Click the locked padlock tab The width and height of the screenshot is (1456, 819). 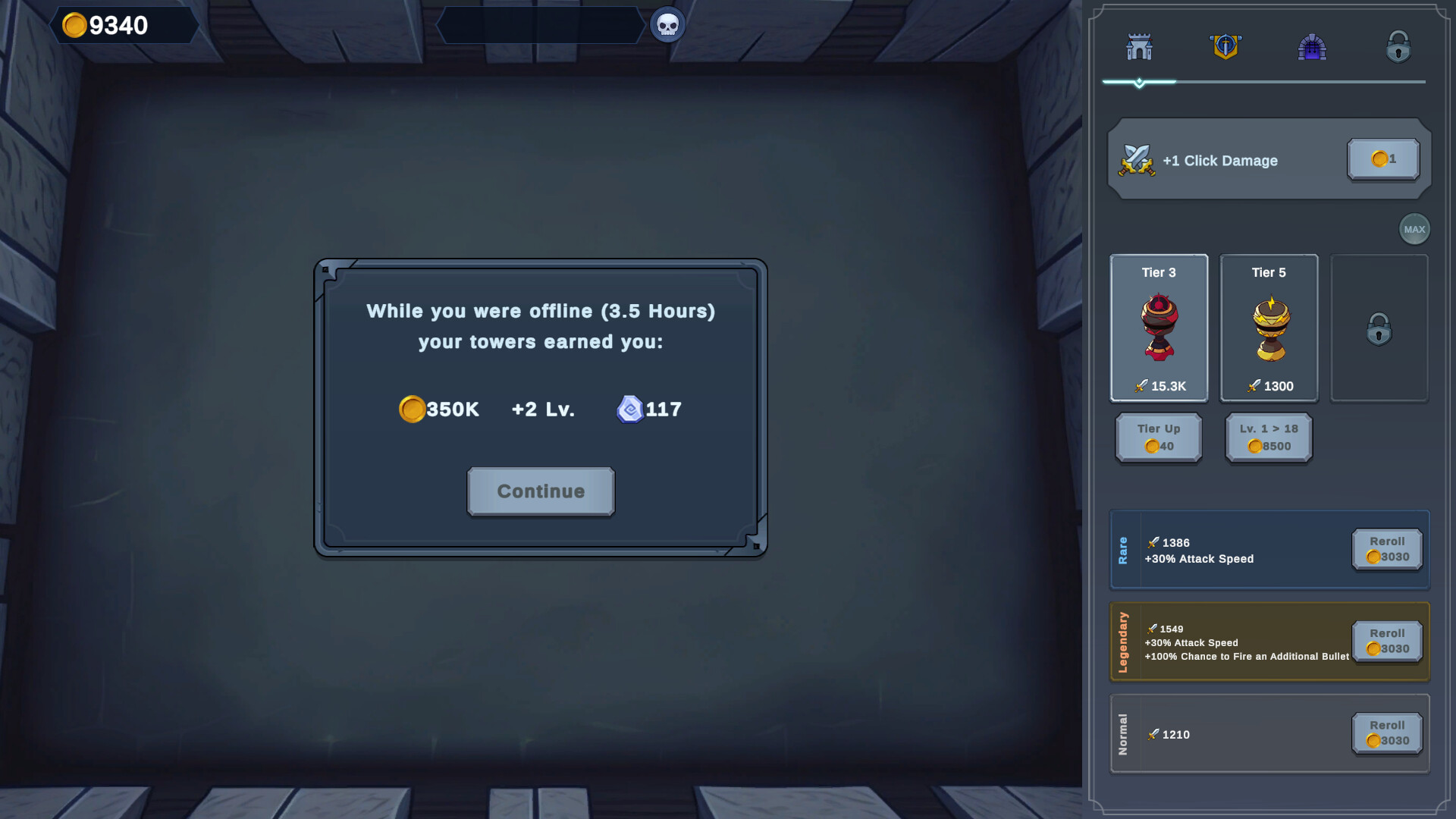pyautogui.click(x=1399, y=47)
